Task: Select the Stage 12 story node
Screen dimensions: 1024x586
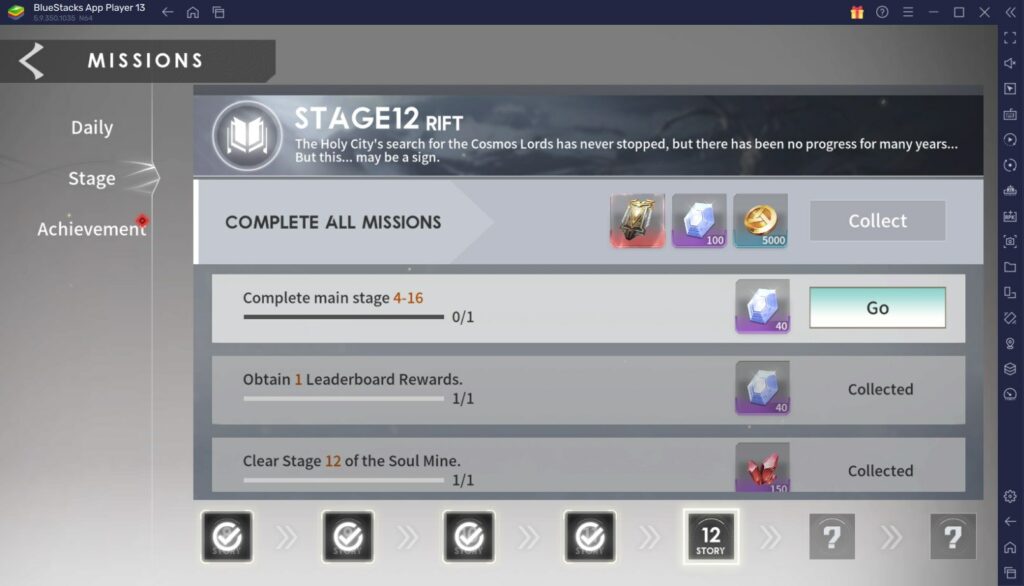Action: pyautogui.click(x=711, y=536)
